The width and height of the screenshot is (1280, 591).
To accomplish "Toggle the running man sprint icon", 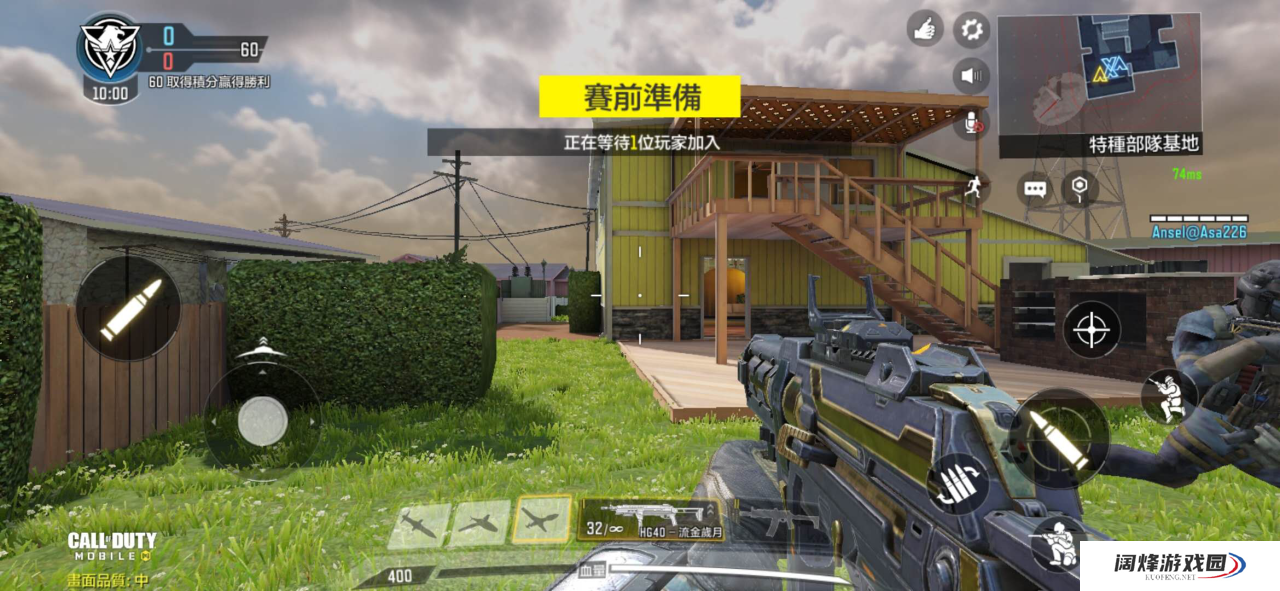I will [972, 186].
